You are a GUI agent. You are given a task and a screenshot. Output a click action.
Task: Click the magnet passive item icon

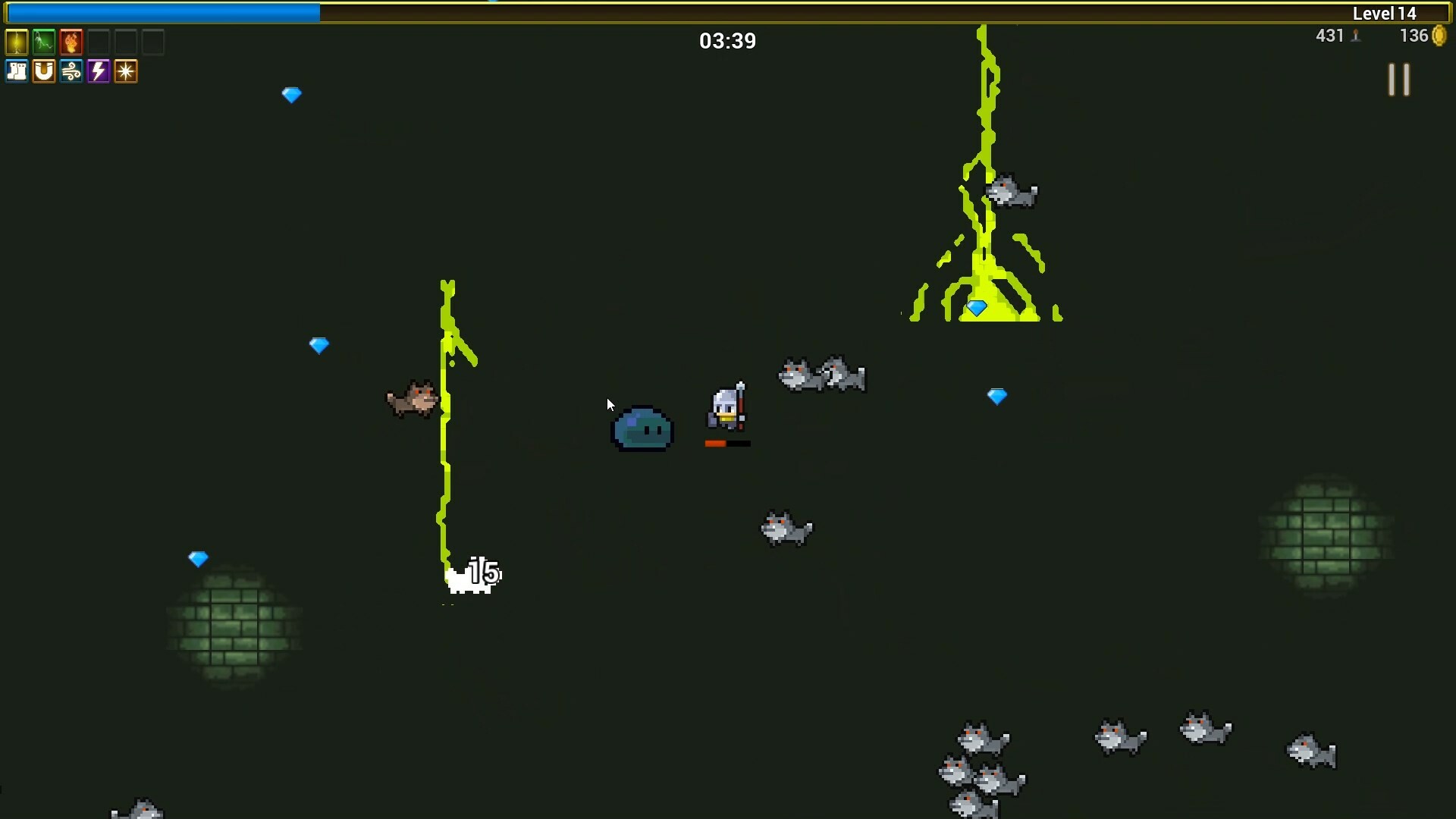[43, 71]
